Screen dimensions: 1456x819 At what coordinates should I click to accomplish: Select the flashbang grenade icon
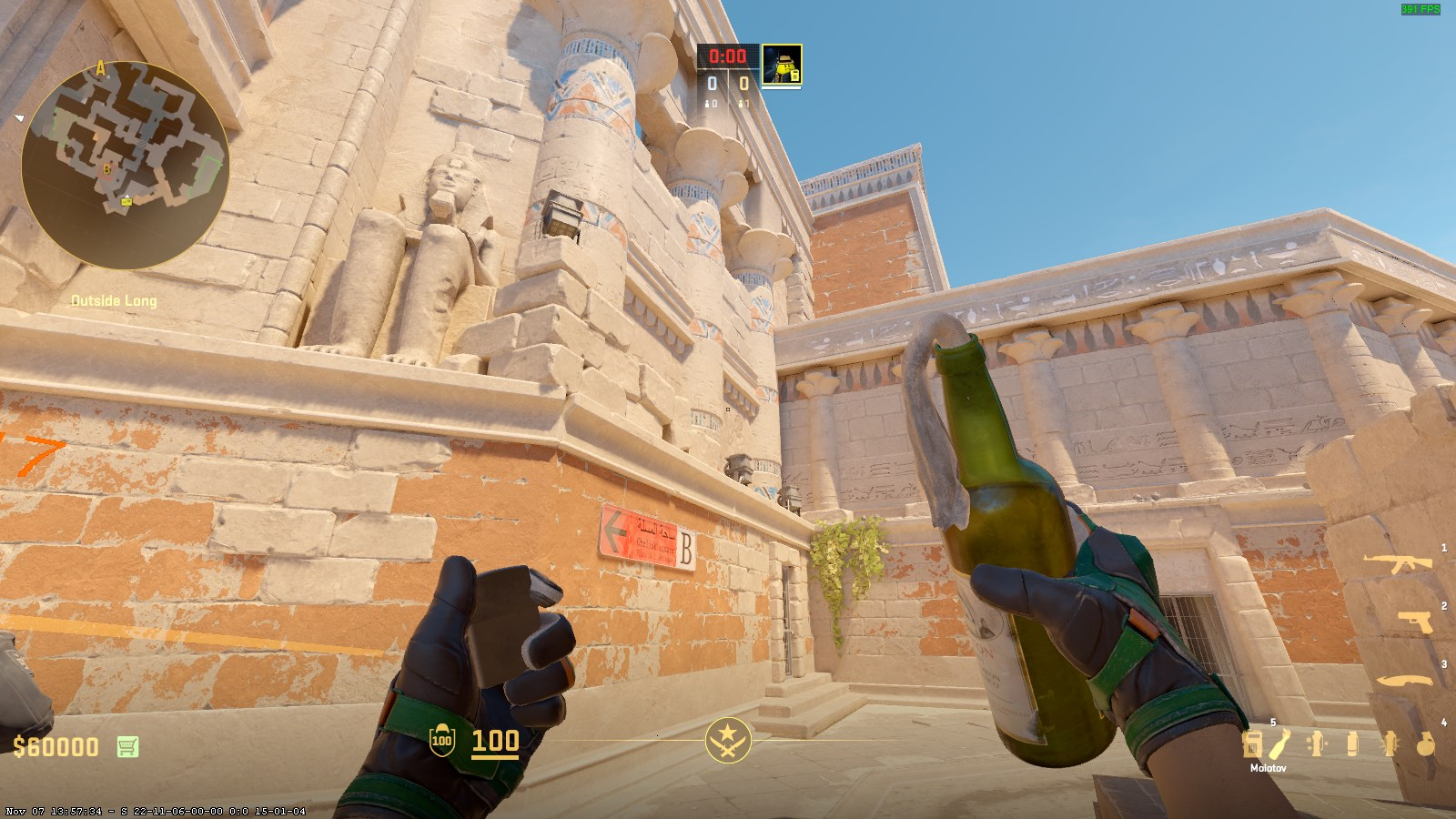(x=1389, y=744)
